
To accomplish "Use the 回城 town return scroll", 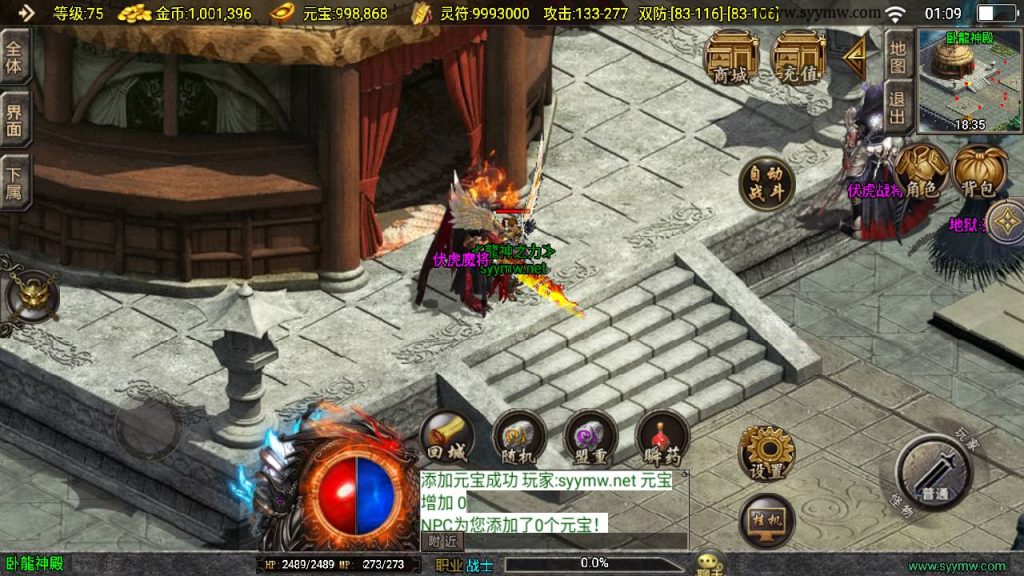I will [446, 437].
